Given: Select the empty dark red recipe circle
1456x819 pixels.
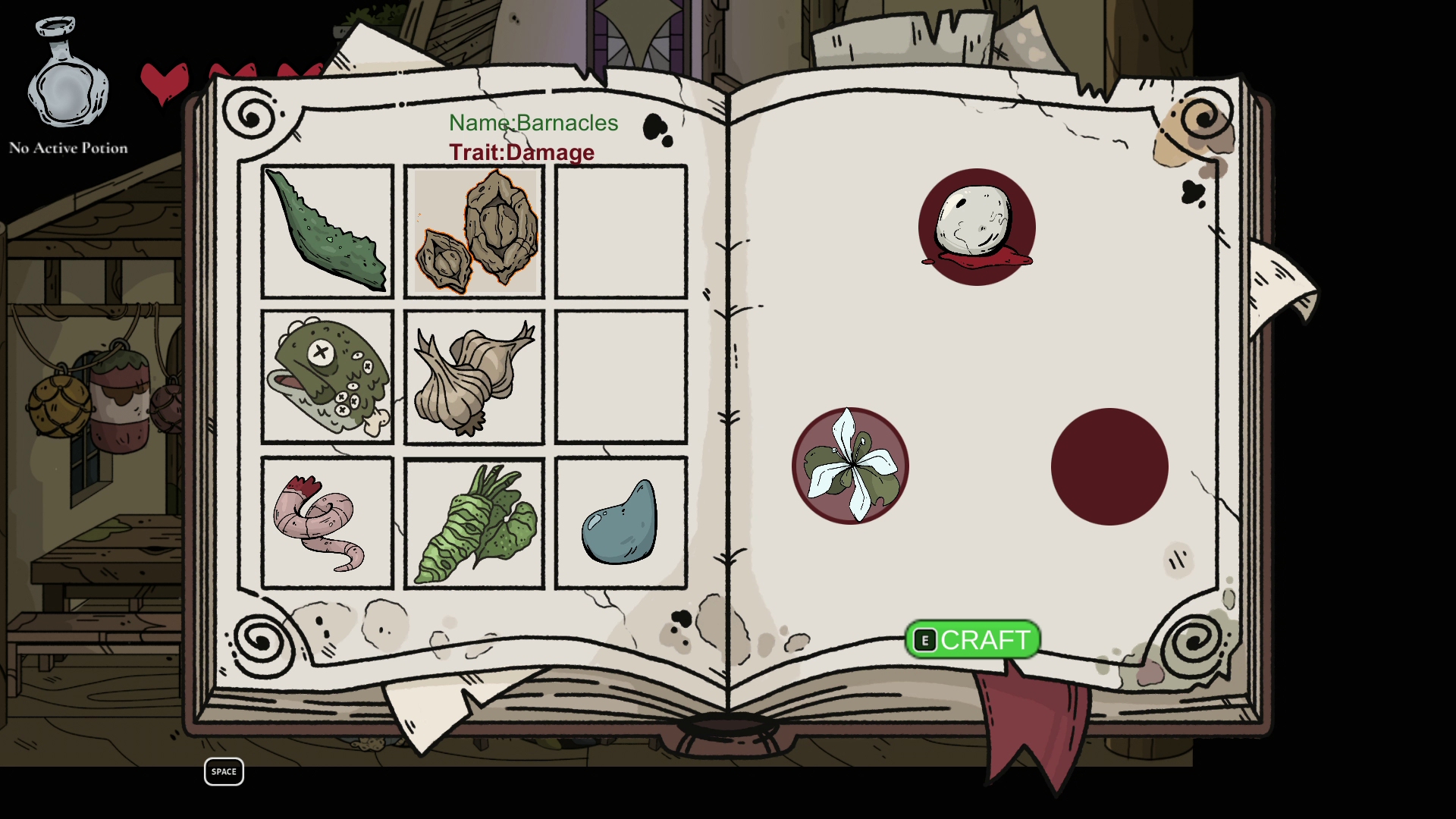Looking at the screenshot, I should pos(1109,466).
